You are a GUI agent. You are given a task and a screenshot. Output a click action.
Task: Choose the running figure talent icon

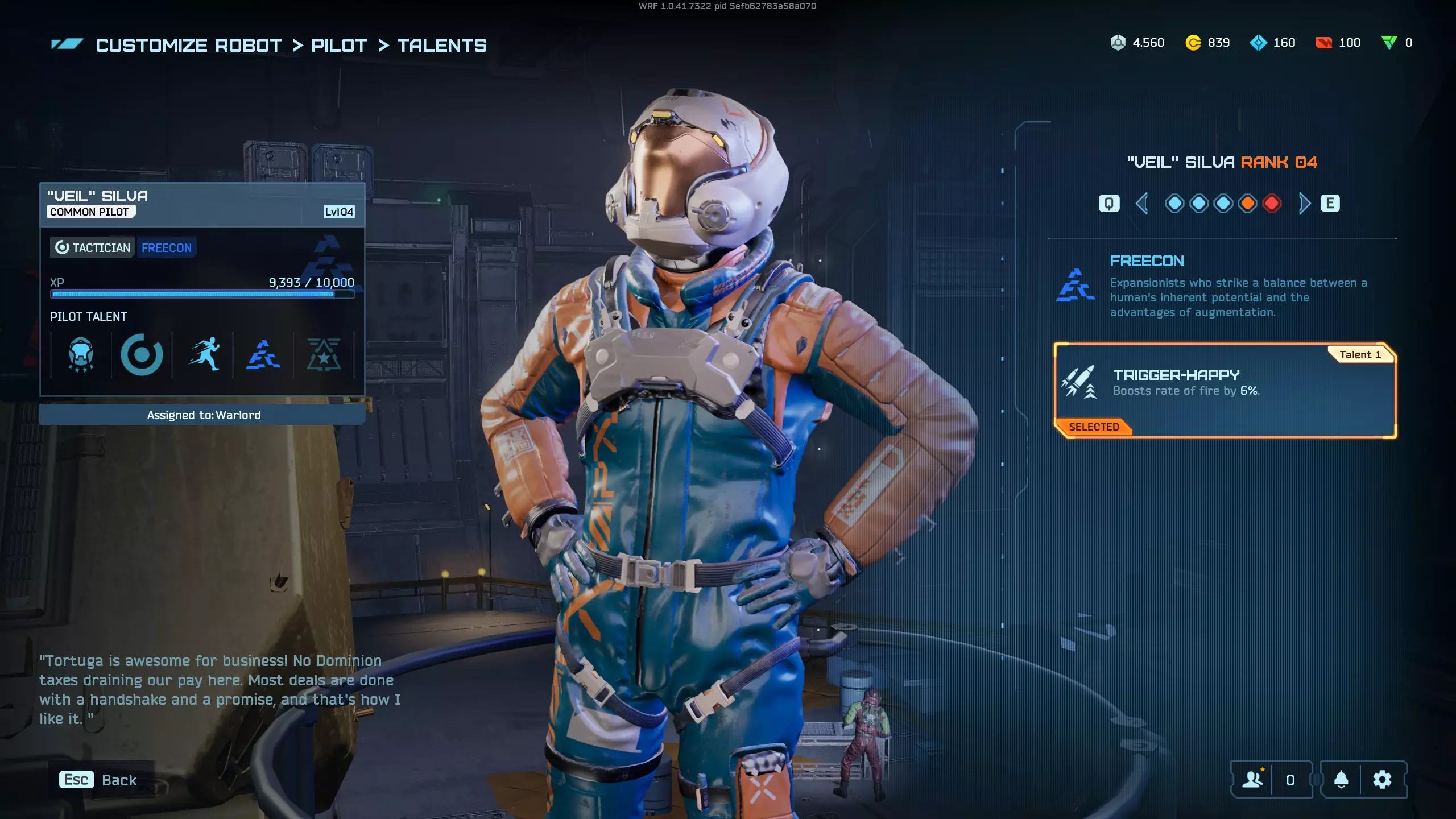pyautogui.click(x=204, y=355)
